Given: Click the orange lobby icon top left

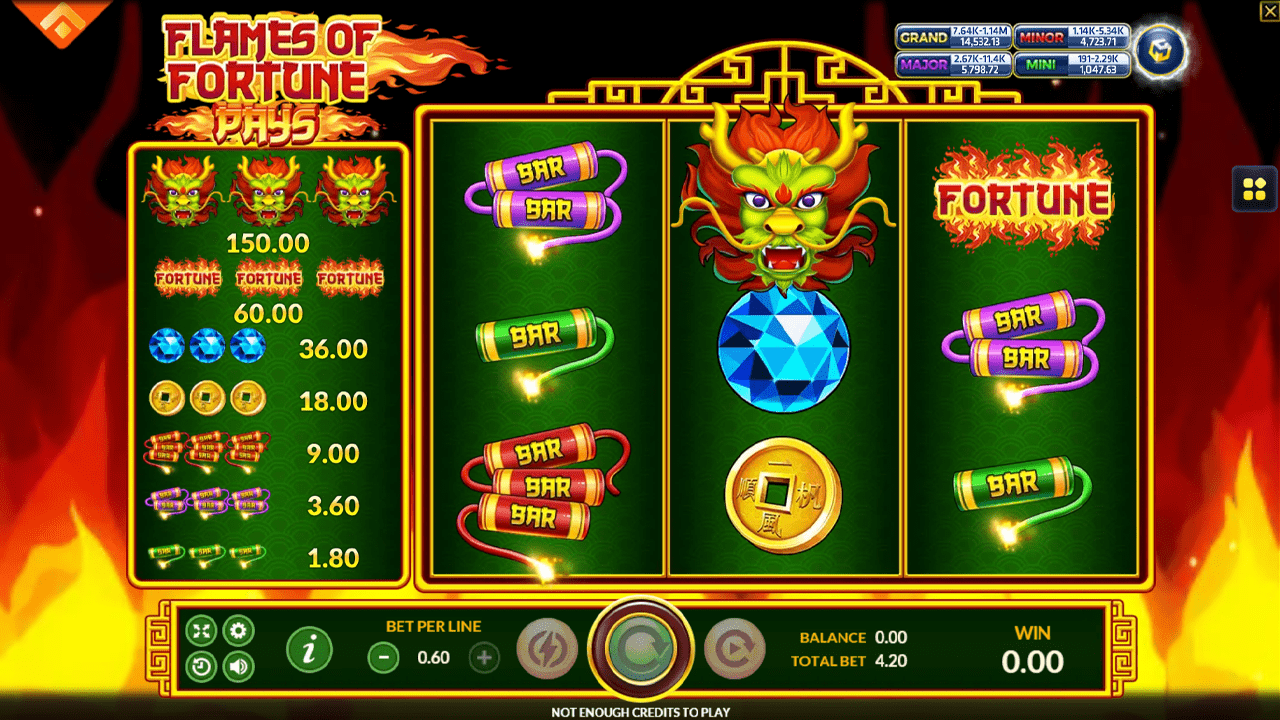Looking at the screenshot, I should (x=60, y=20).
